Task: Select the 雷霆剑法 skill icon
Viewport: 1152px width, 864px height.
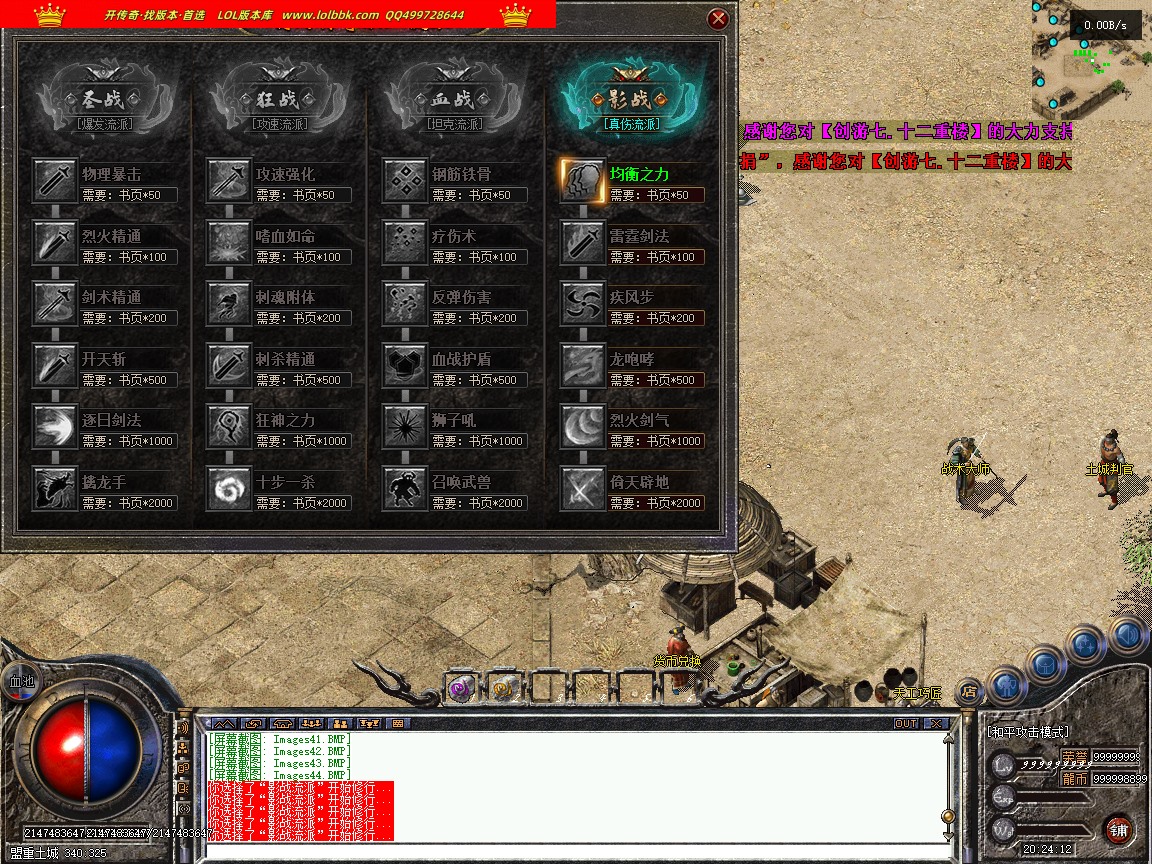Action: point(582,242)
